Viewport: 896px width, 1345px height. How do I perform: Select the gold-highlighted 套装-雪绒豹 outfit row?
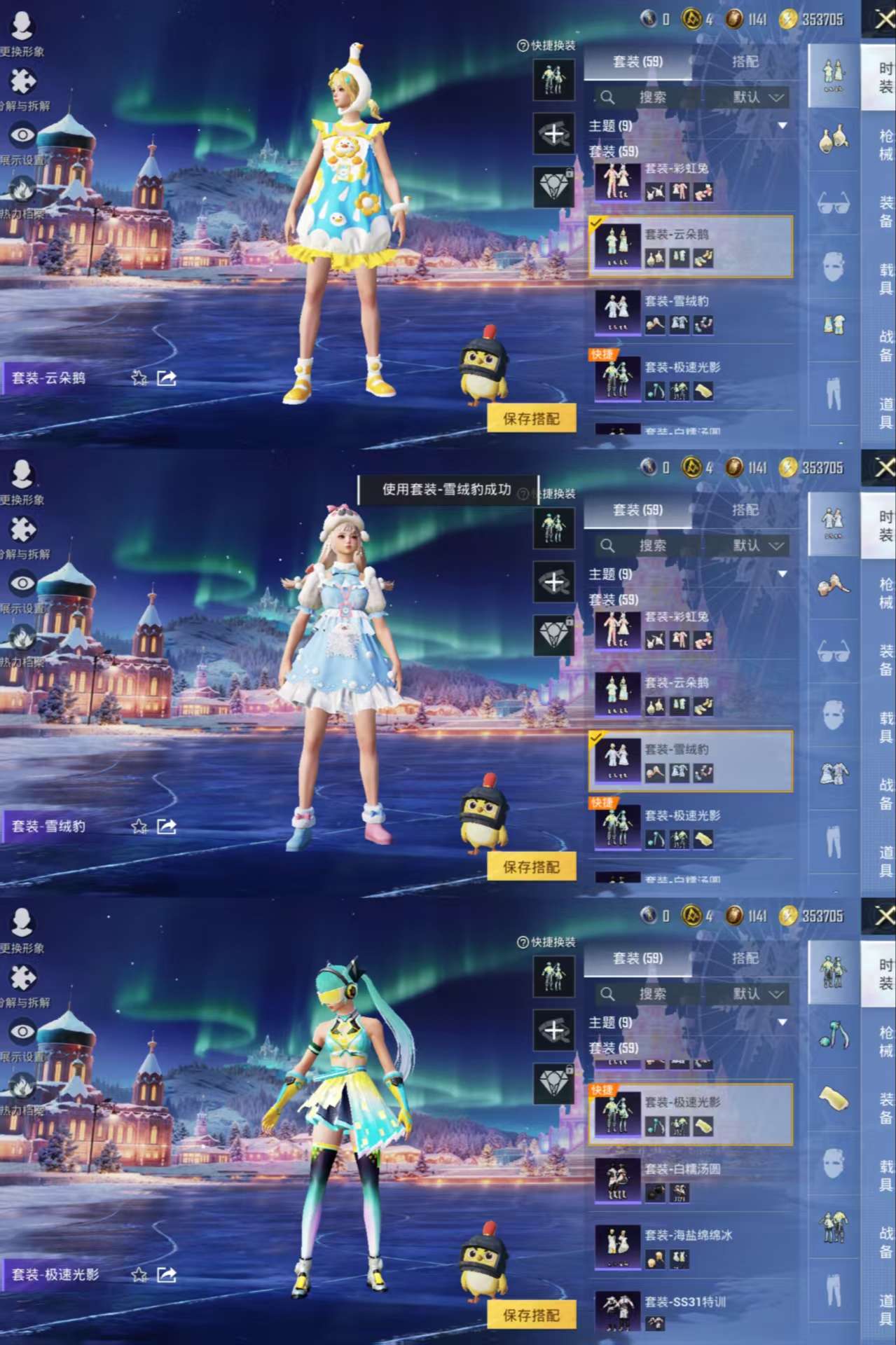tap(690, 761)
